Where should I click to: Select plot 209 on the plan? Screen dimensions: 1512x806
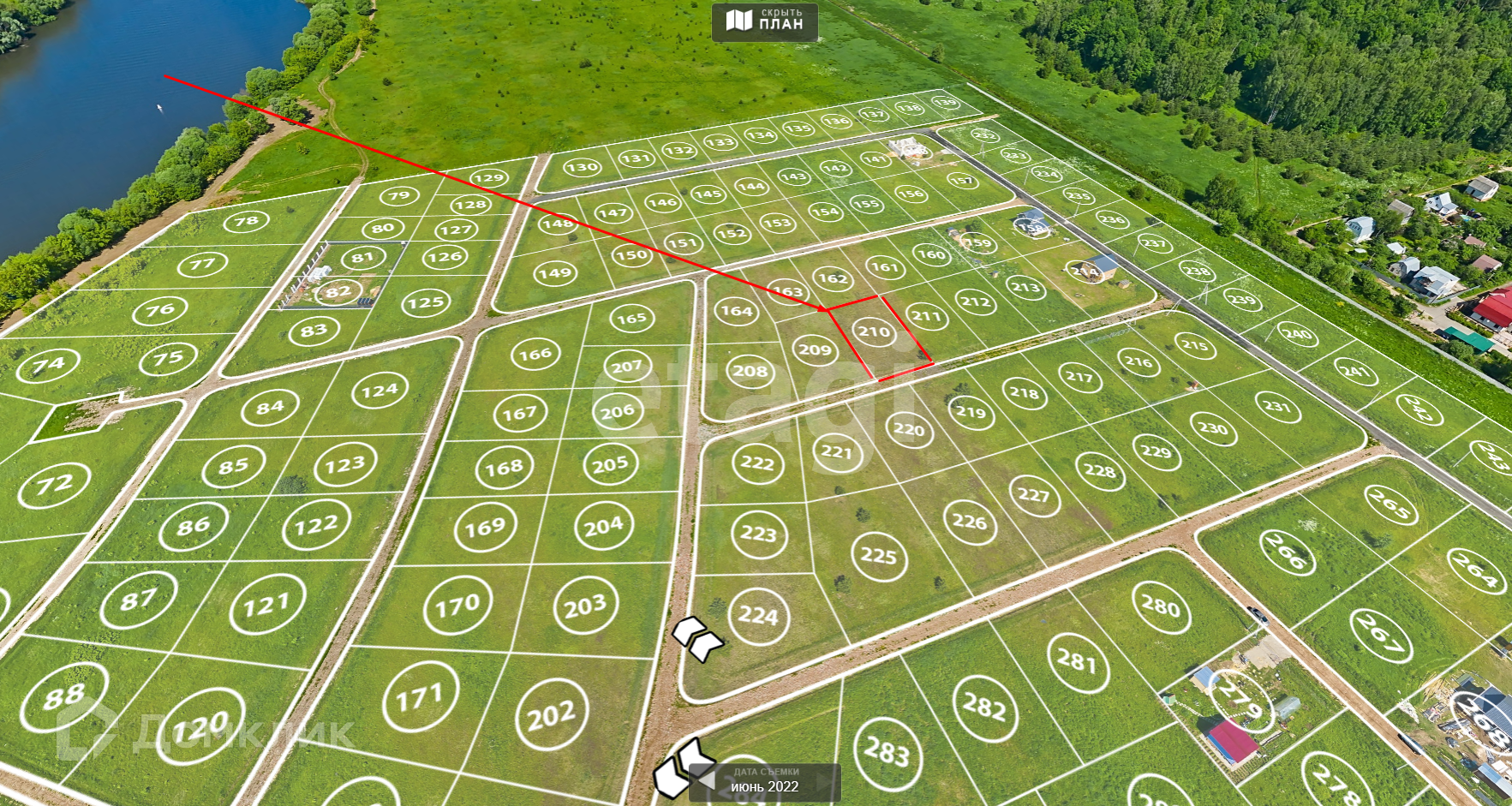(814, 349)
